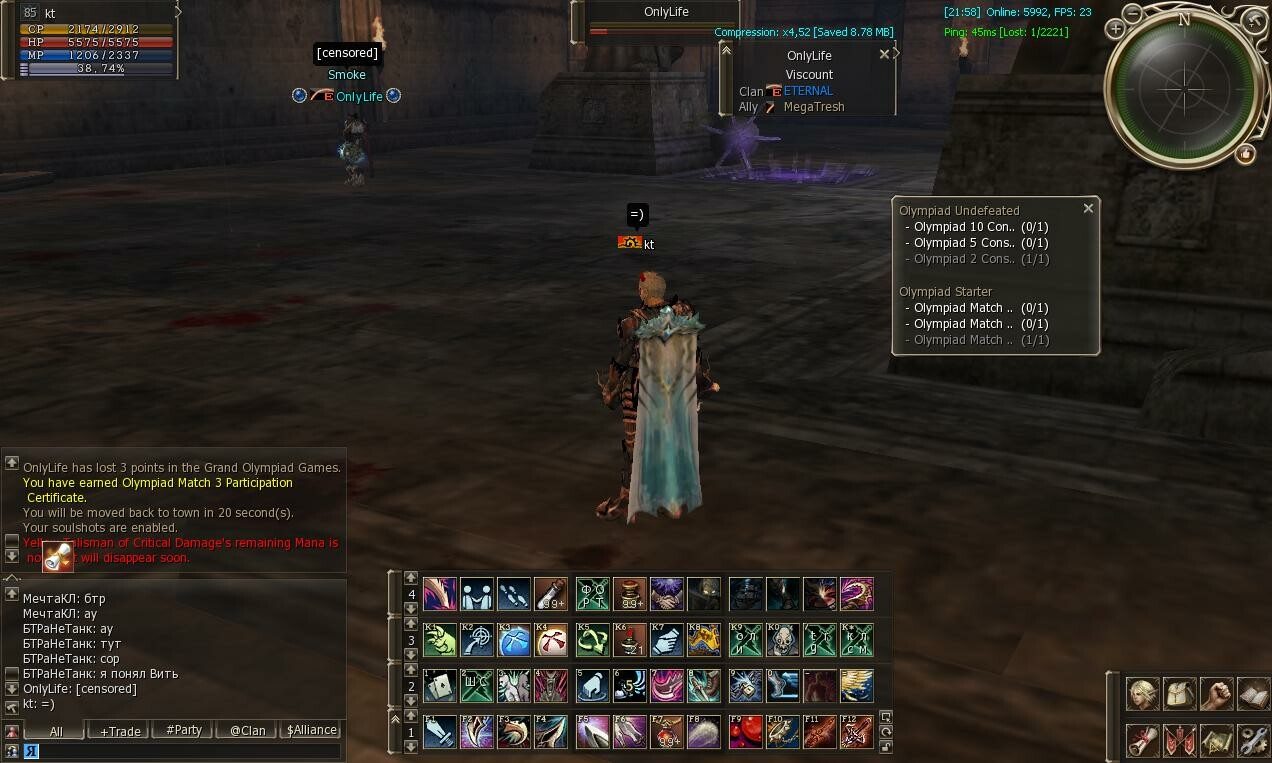
Task: Close the OnlyLife target info panel
Action: click(884, 54)
